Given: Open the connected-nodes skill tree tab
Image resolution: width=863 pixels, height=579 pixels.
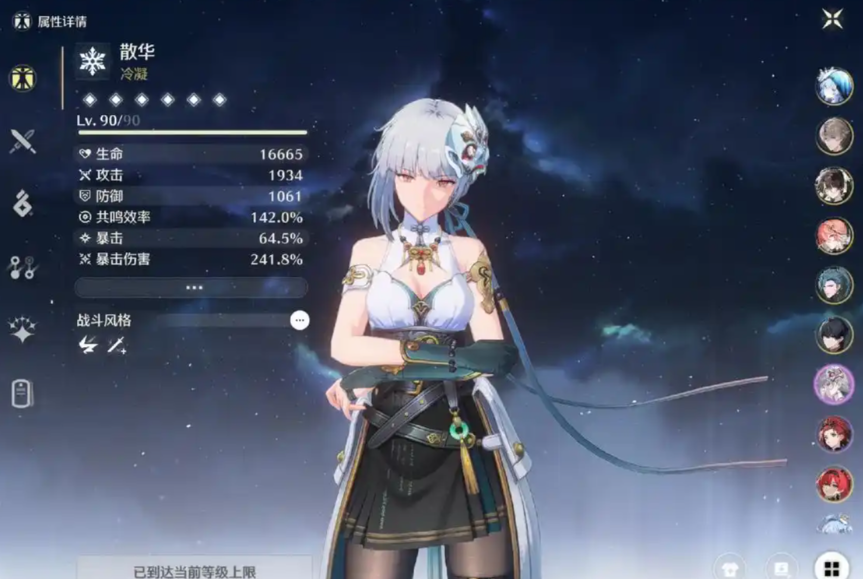Looking at the screenshot, I should 22,266.
